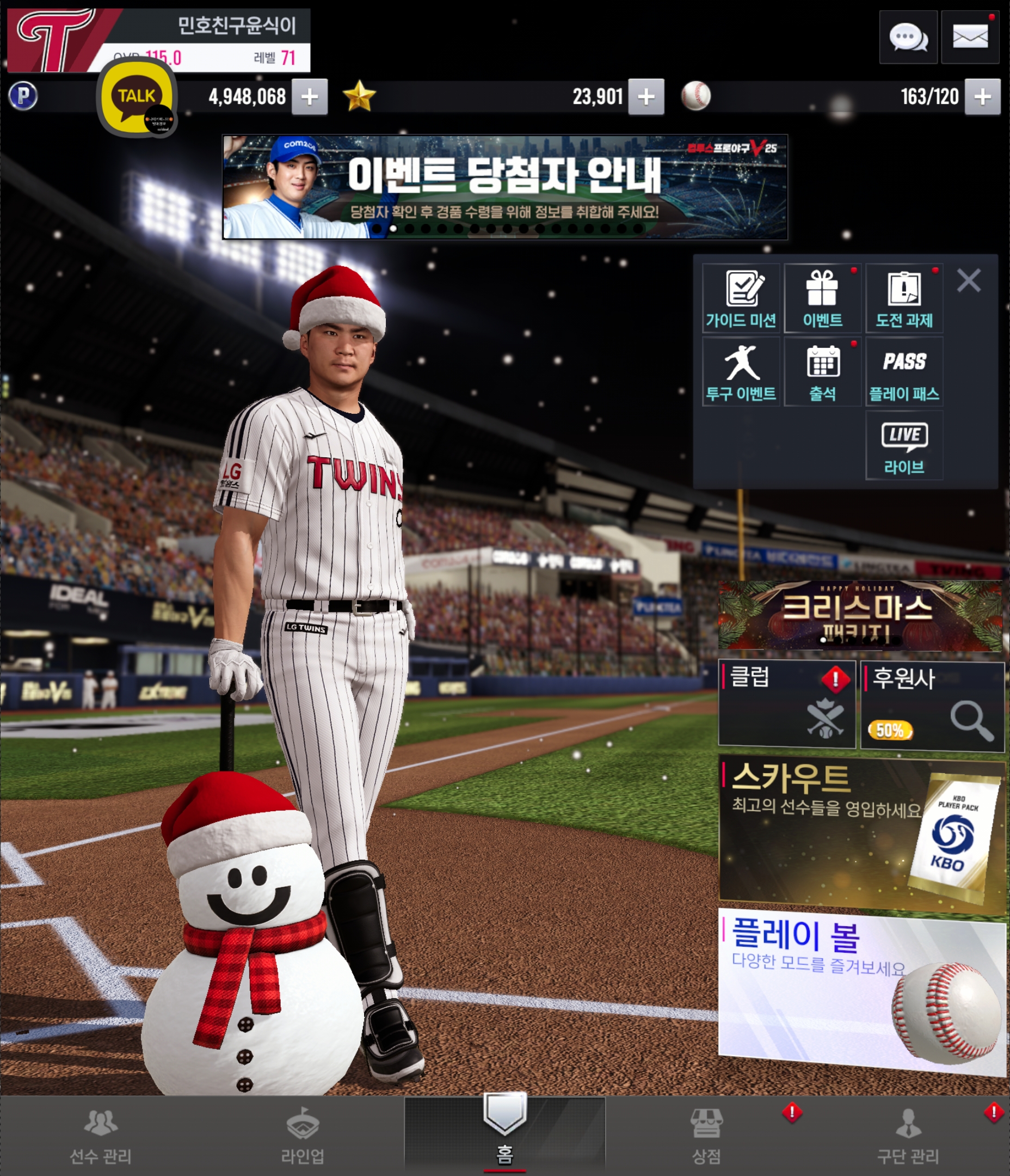Add more stars with the plus button
This screenshot has width=1010, height=1176.
646,97
